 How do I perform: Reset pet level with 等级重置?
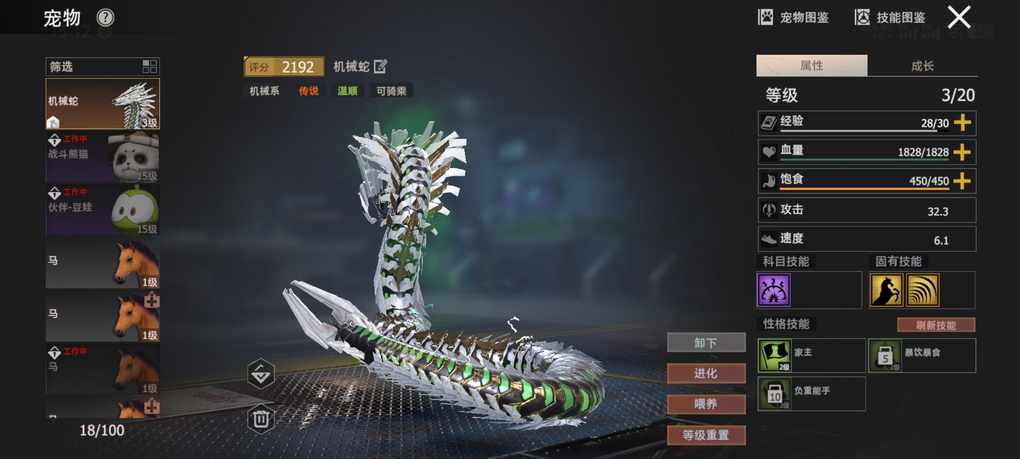click(x=706, y=435)
